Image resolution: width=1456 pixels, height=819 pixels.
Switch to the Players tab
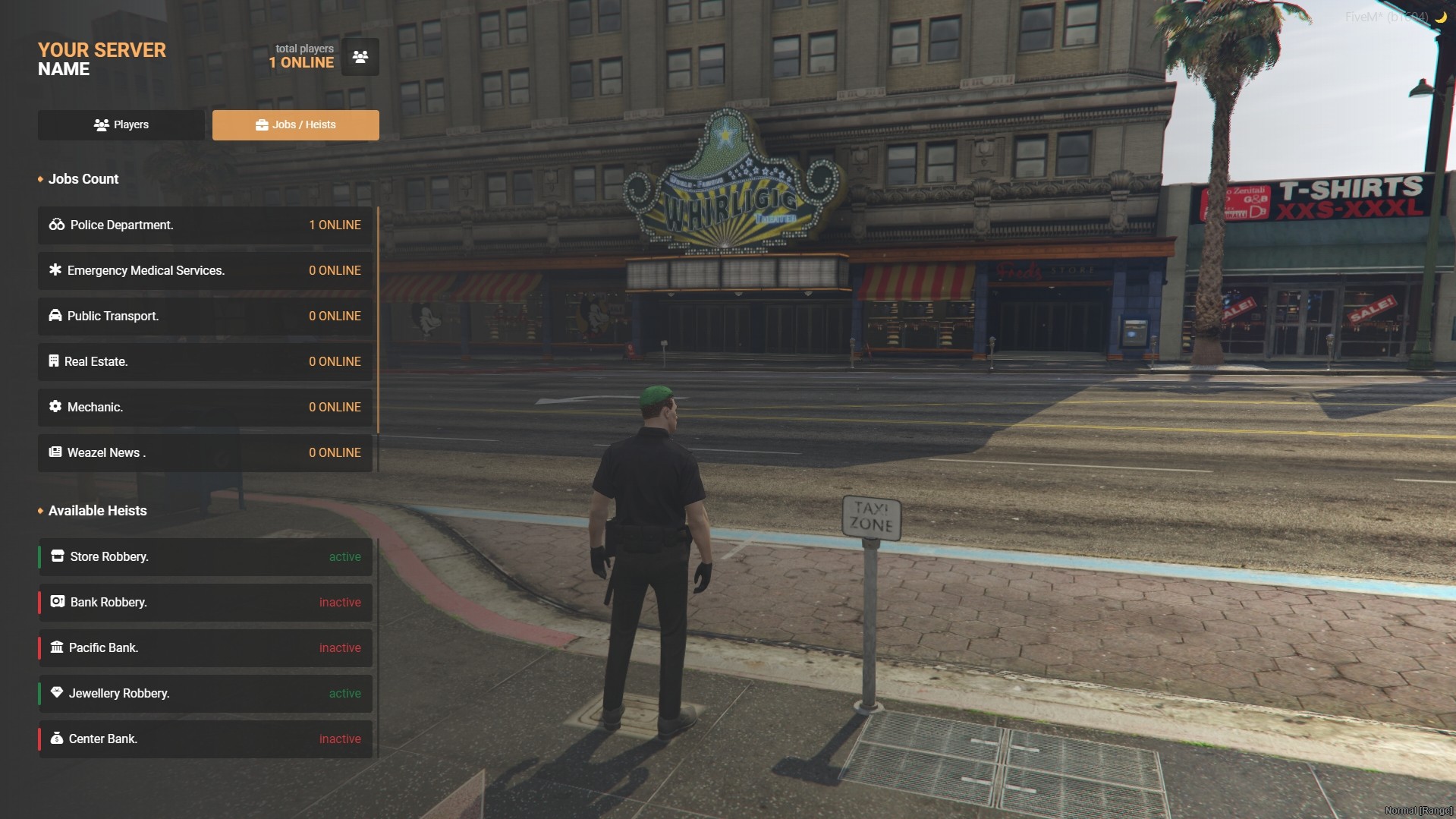point(121,125)
